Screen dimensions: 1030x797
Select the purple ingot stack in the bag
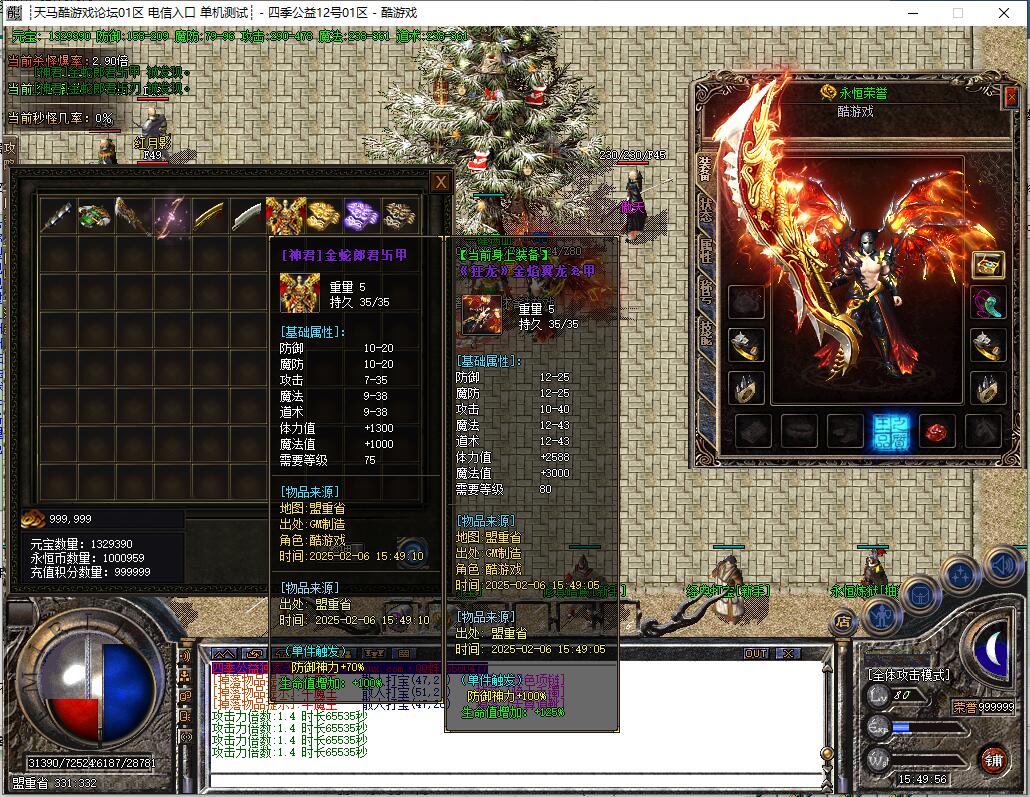[x=361, y=216]
